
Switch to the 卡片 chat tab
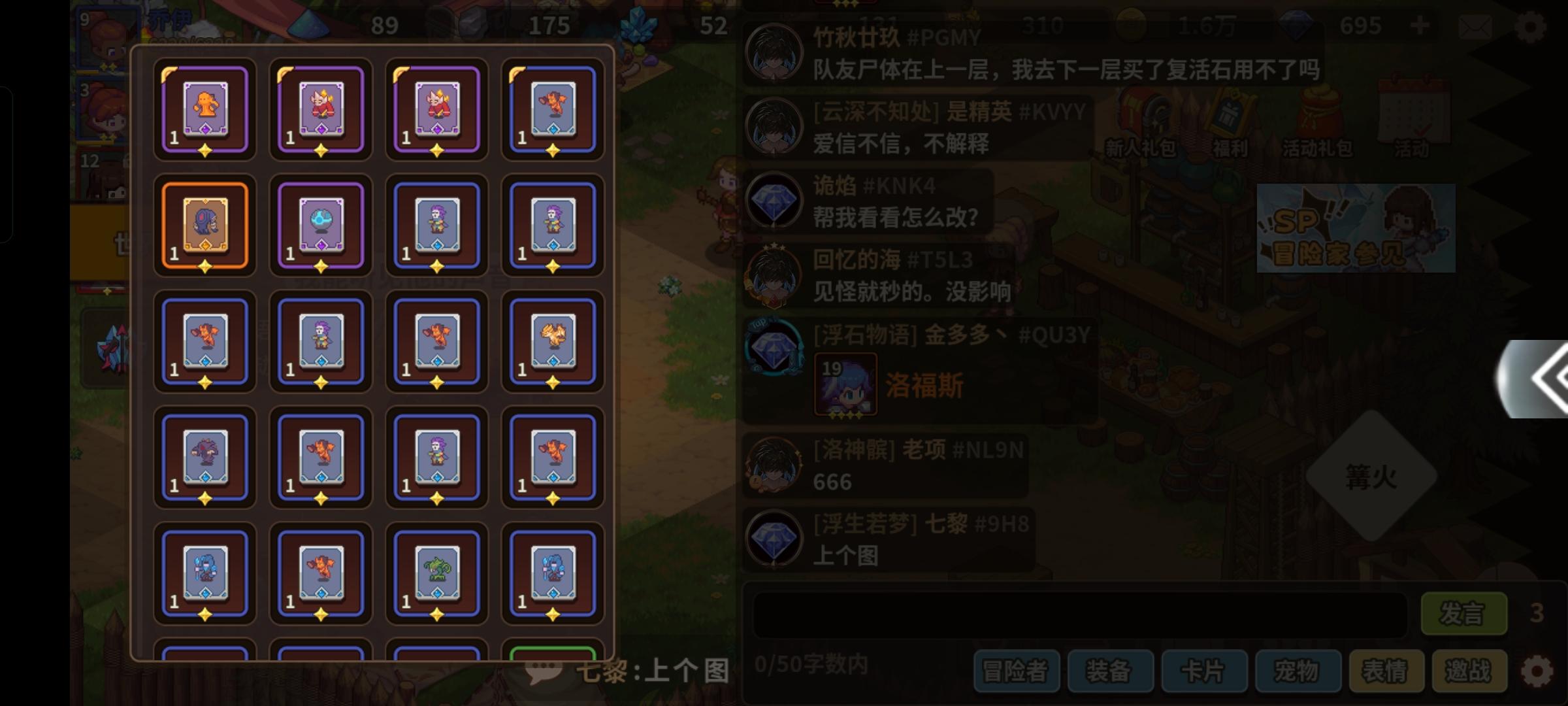pos(1205,670)
